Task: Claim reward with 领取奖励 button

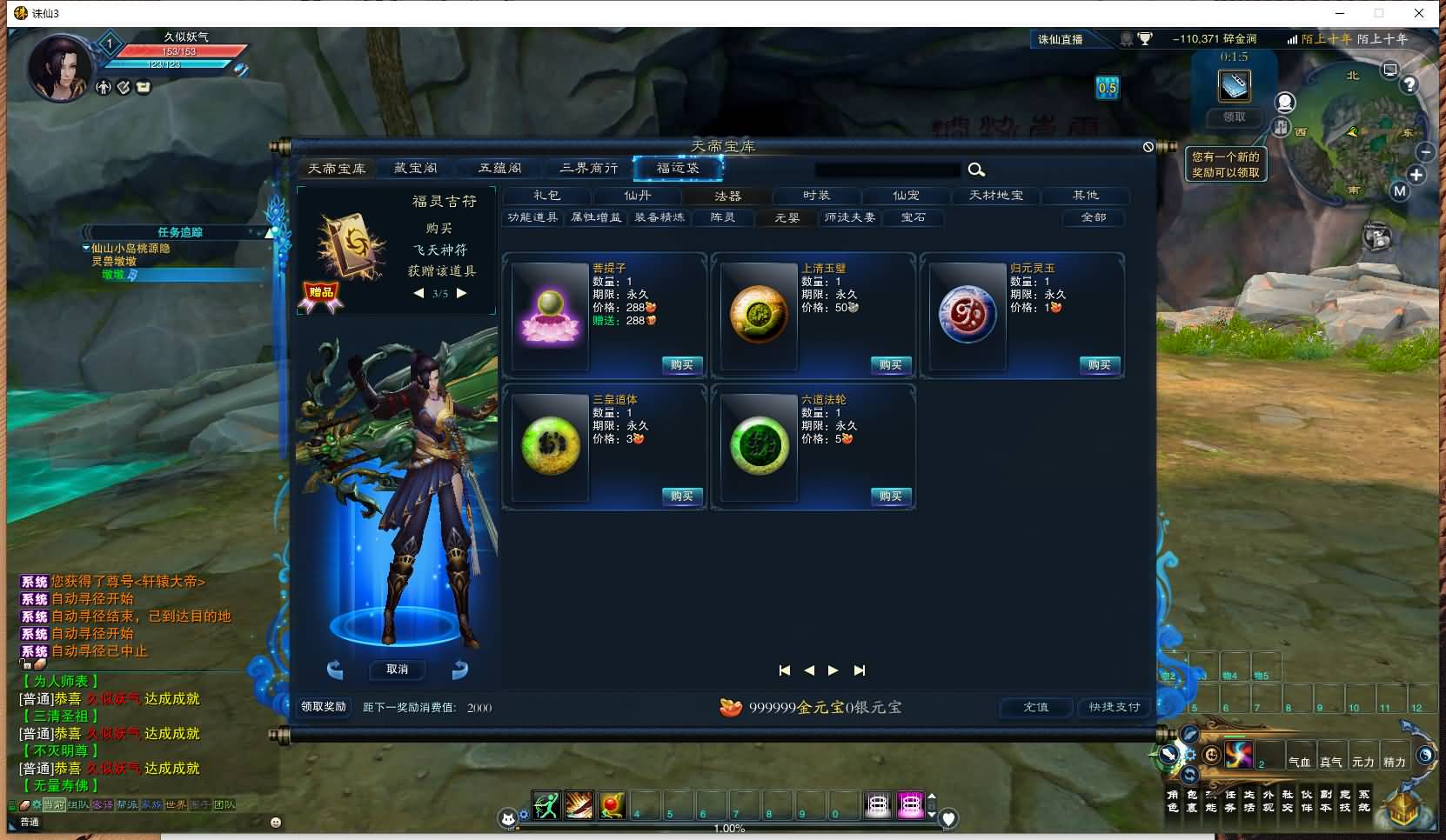Action: pyautogui.click(x=324, y=707)
